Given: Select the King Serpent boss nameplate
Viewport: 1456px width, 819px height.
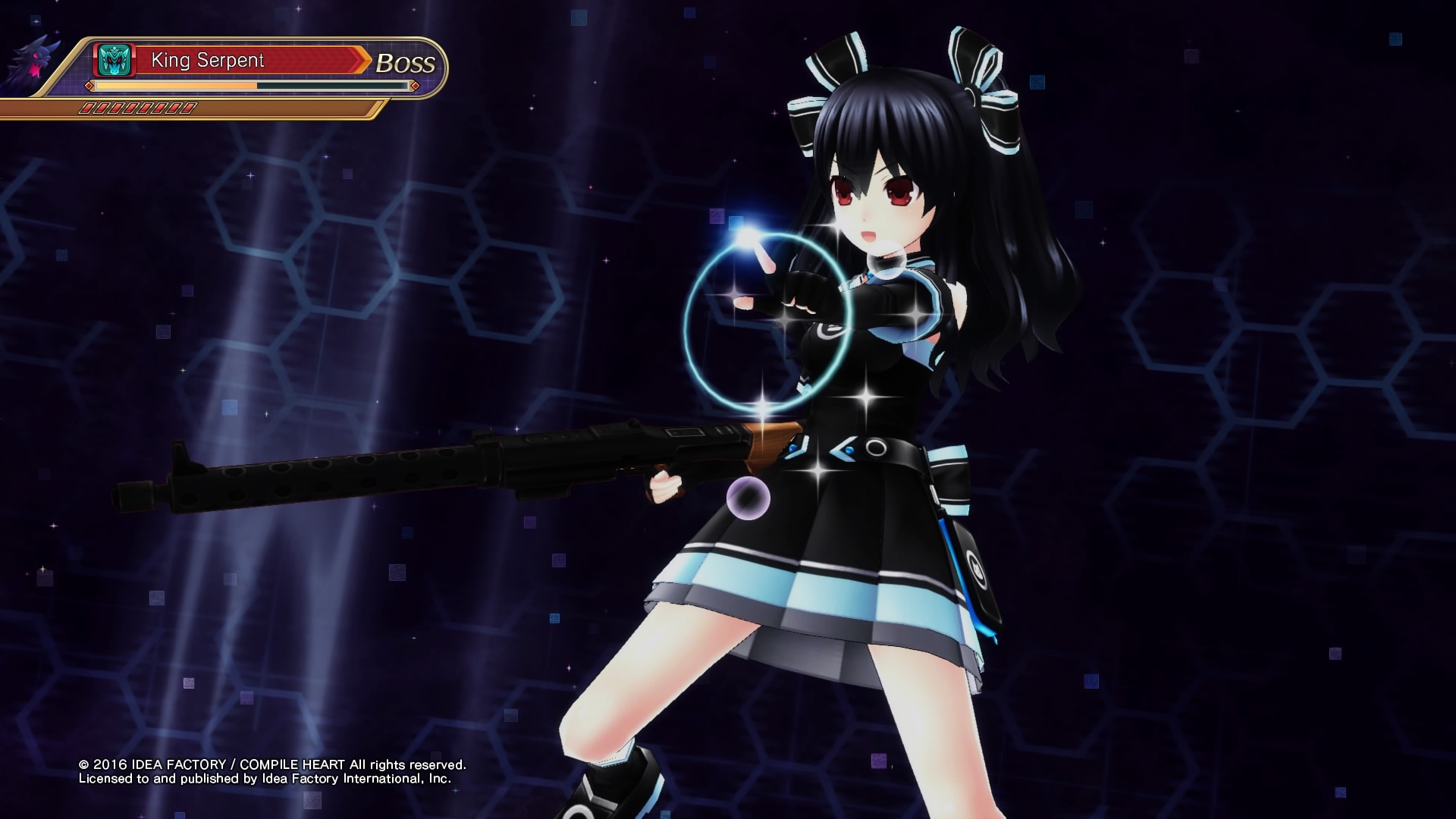Looking at the screenshot, I should point(249,61).
